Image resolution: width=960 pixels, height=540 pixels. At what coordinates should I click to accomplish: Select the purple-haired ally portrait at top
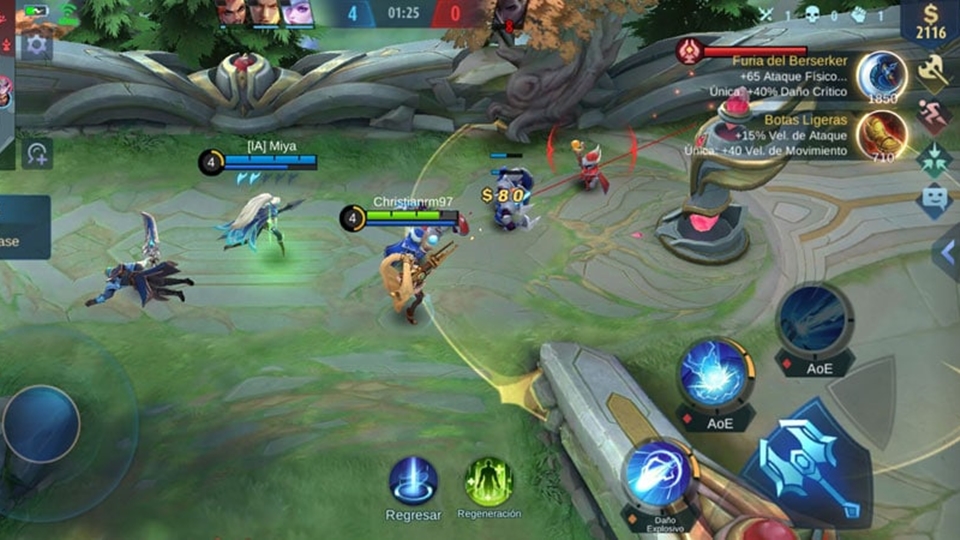(297, 12)
